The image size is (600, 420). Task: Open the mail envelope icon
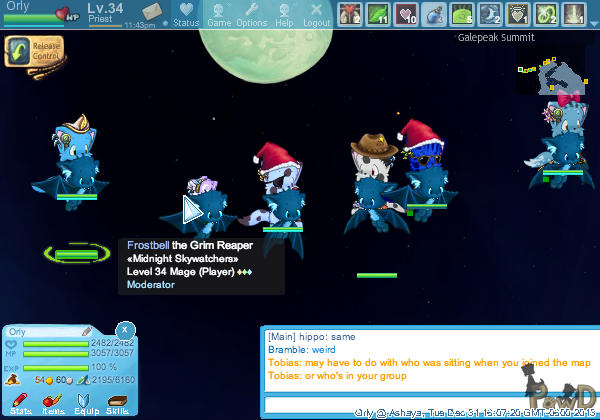pos(154,12)
